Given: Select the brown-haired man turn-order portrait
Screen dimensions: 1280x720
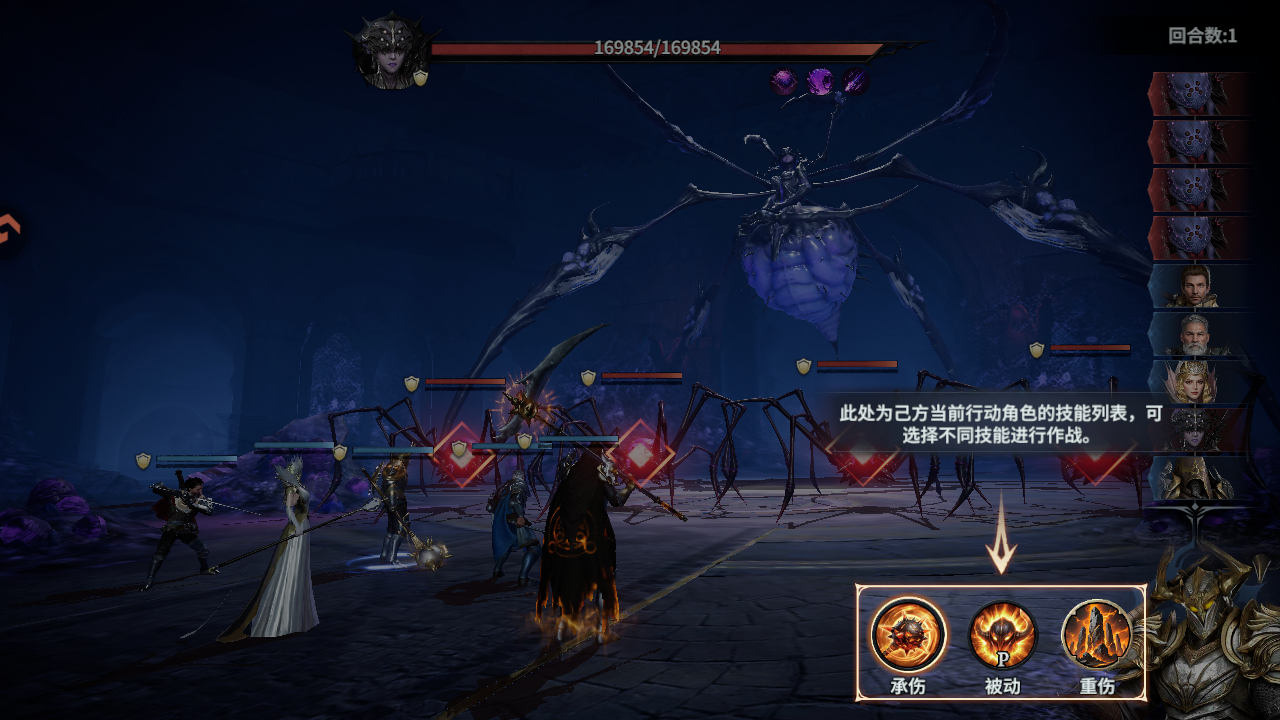Looking at the screenshot, I should (1196, 286).
